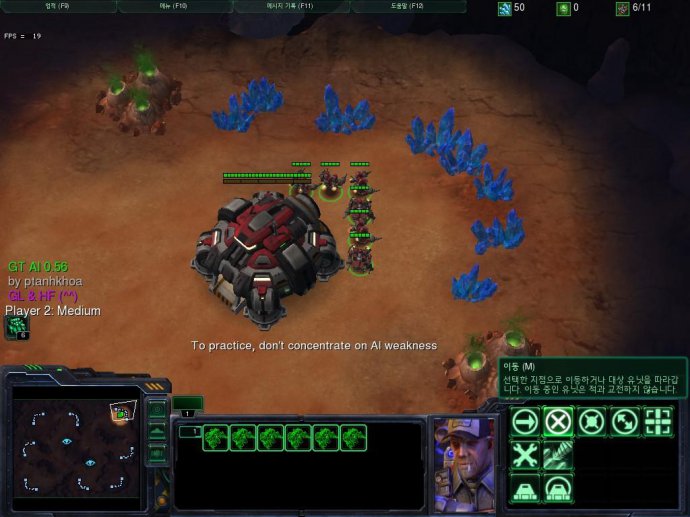Activate the Stop command X icon
The width and height of the screenshot is (690, 517).
click(558, 421)
